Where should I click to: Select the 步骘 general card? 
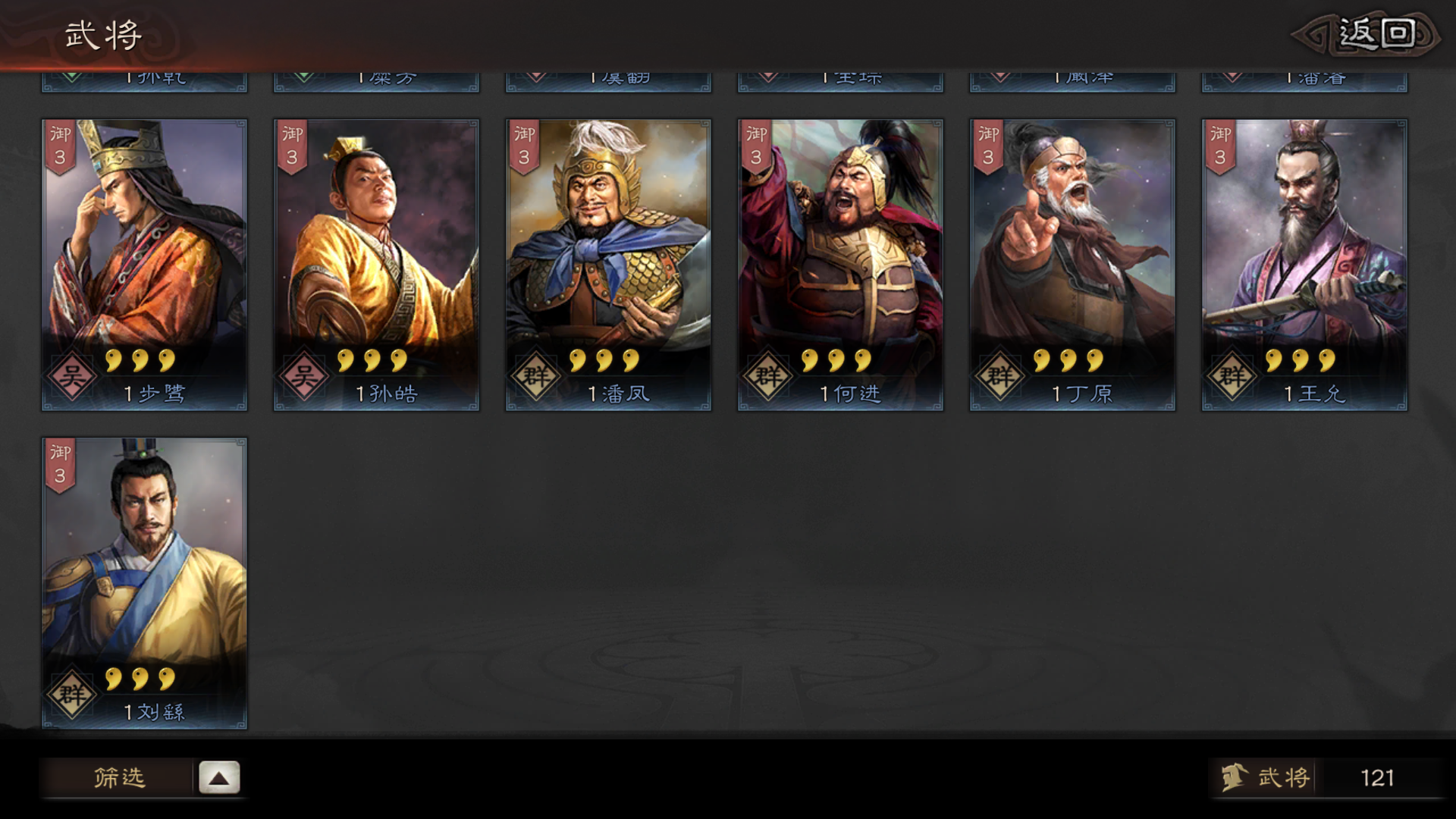tap(144, 265)
